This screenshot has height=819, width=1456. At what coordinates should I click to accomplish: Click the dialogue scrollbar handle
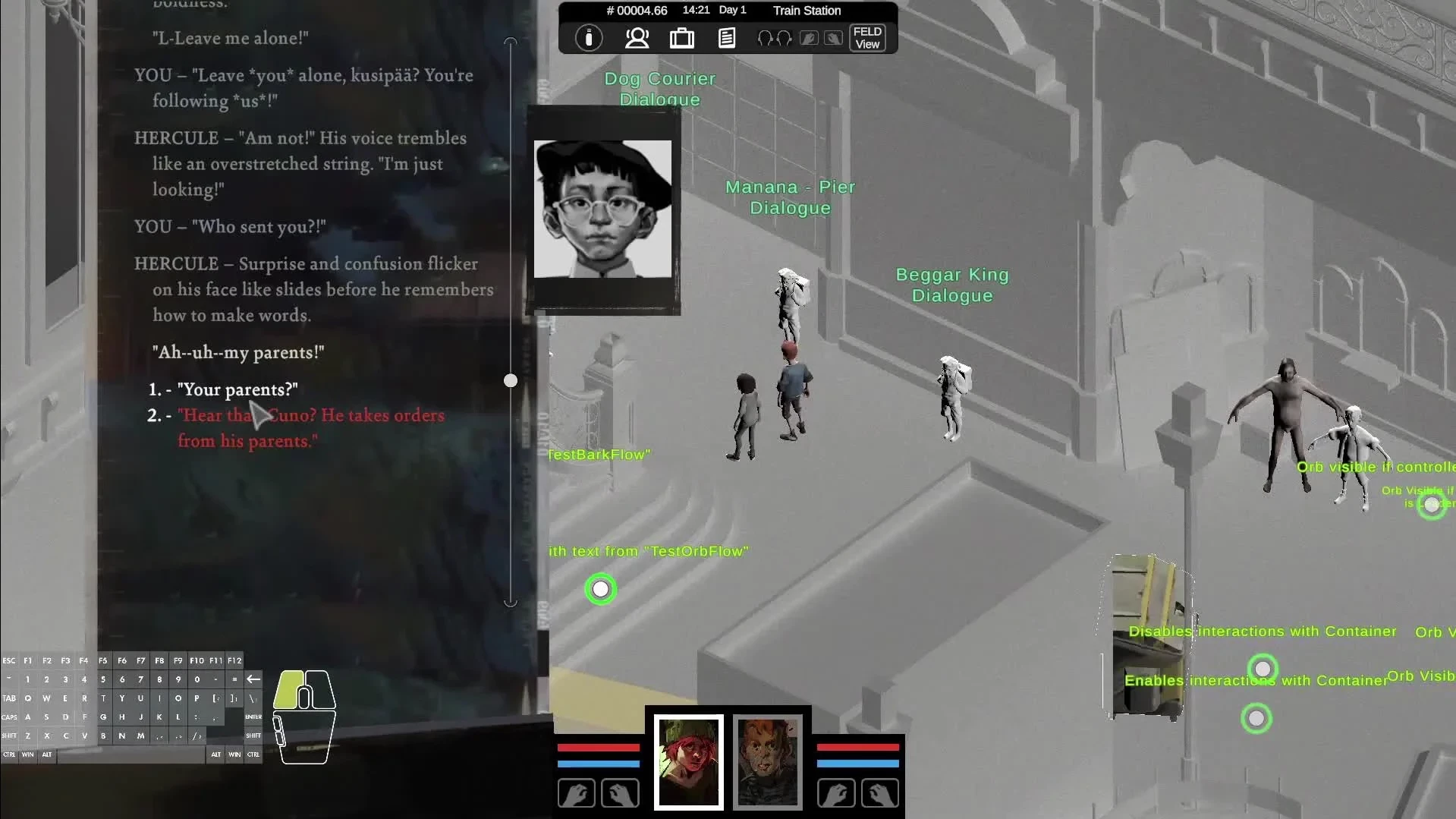[x=511, y=380]
